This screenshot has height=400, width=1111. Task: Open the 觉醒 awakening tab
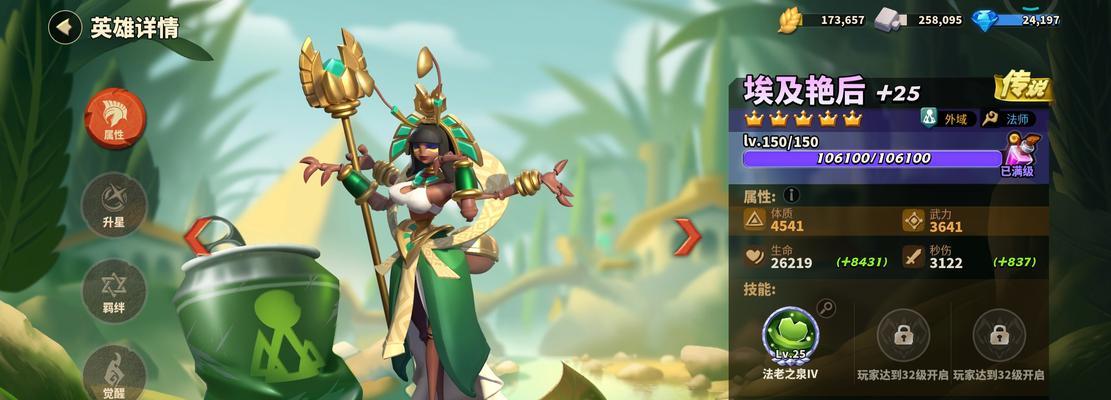114,372
